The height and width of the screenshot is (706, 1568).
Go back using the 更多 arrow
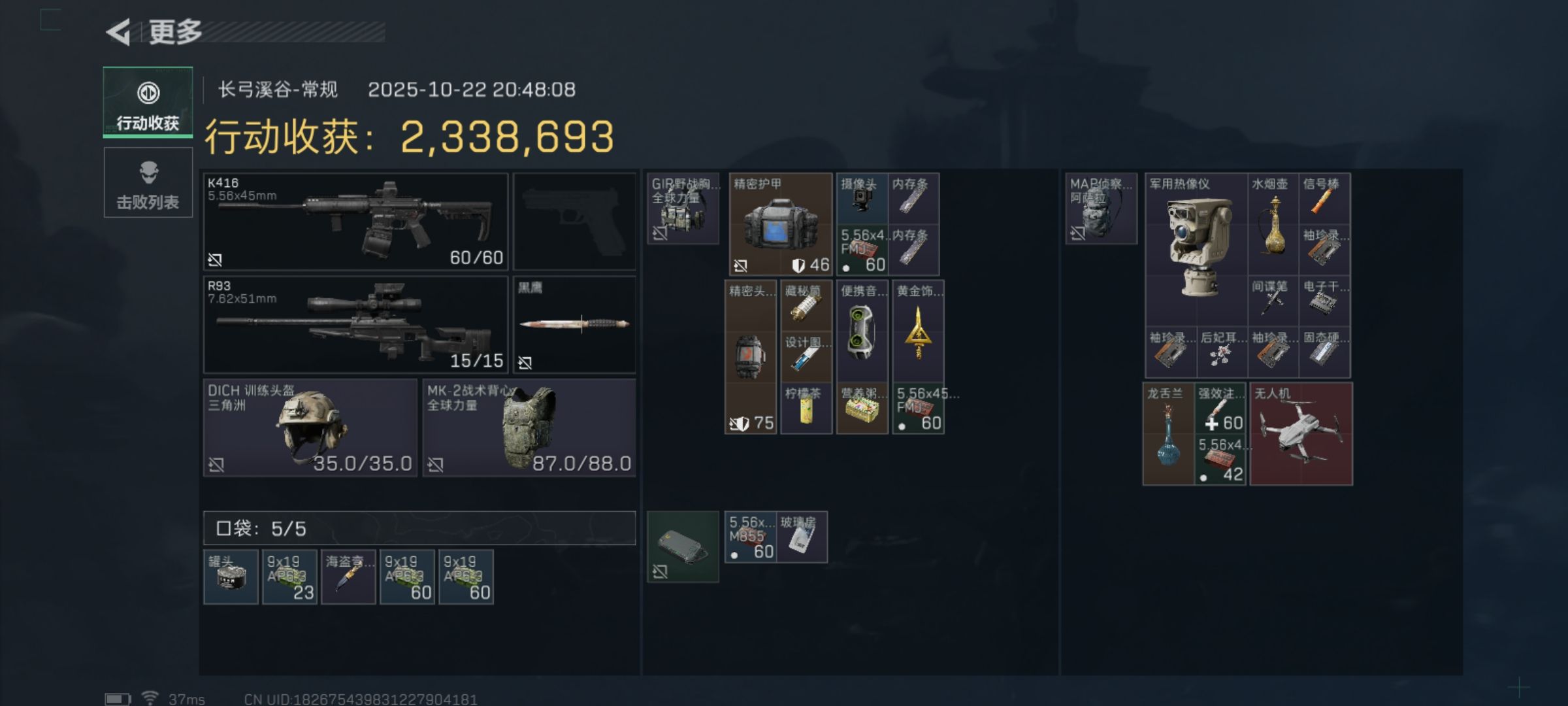point(120,32)
